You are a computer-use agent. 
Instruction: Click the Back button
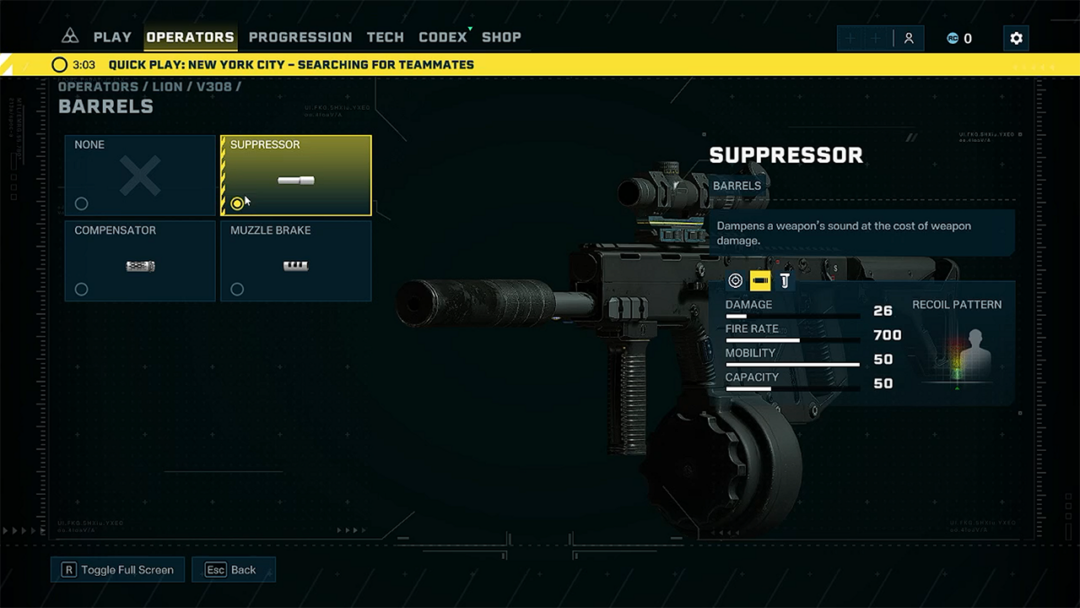[233, 570]
